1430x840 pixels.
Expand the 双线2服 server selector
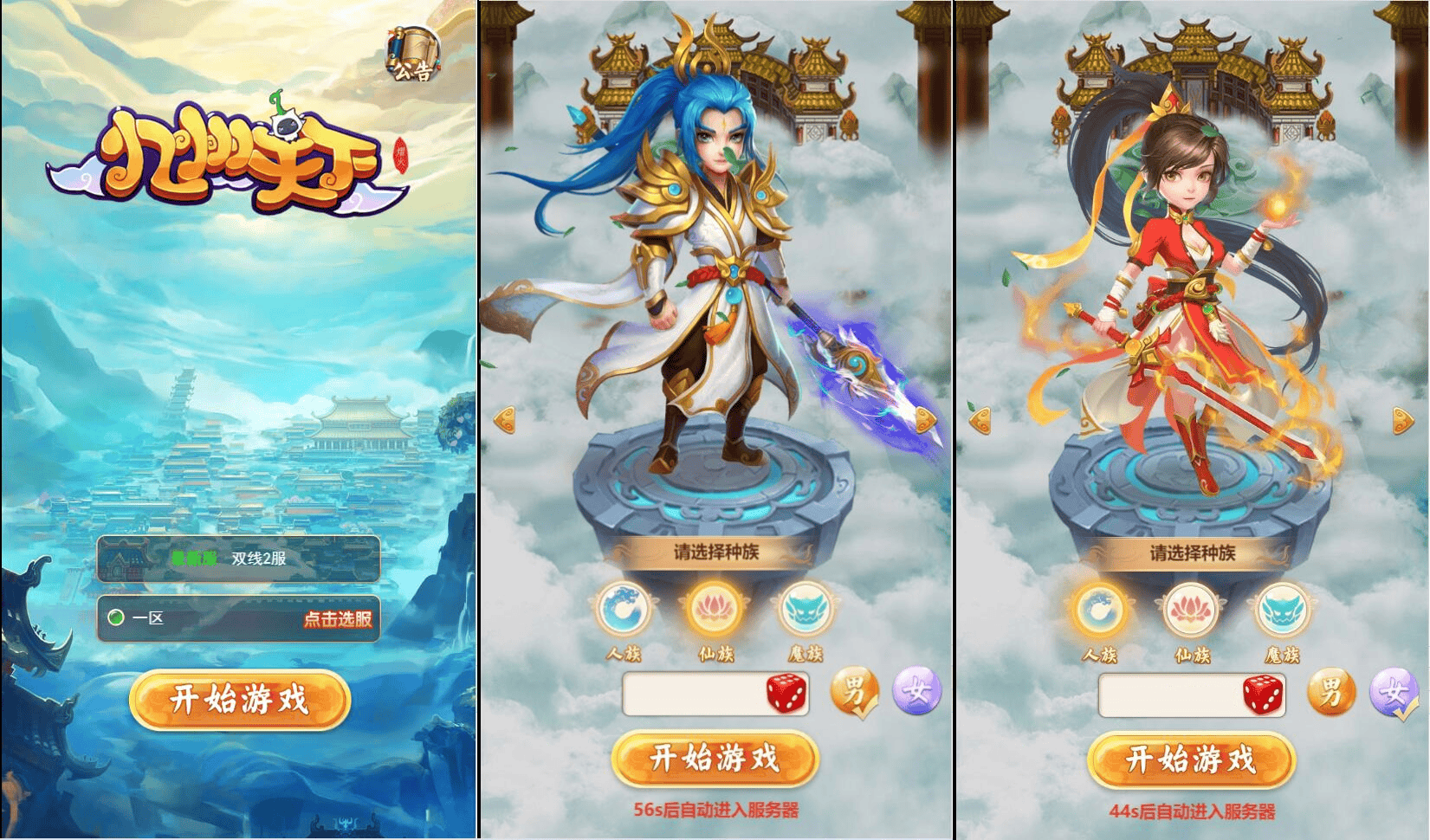[x=240, y=559]
